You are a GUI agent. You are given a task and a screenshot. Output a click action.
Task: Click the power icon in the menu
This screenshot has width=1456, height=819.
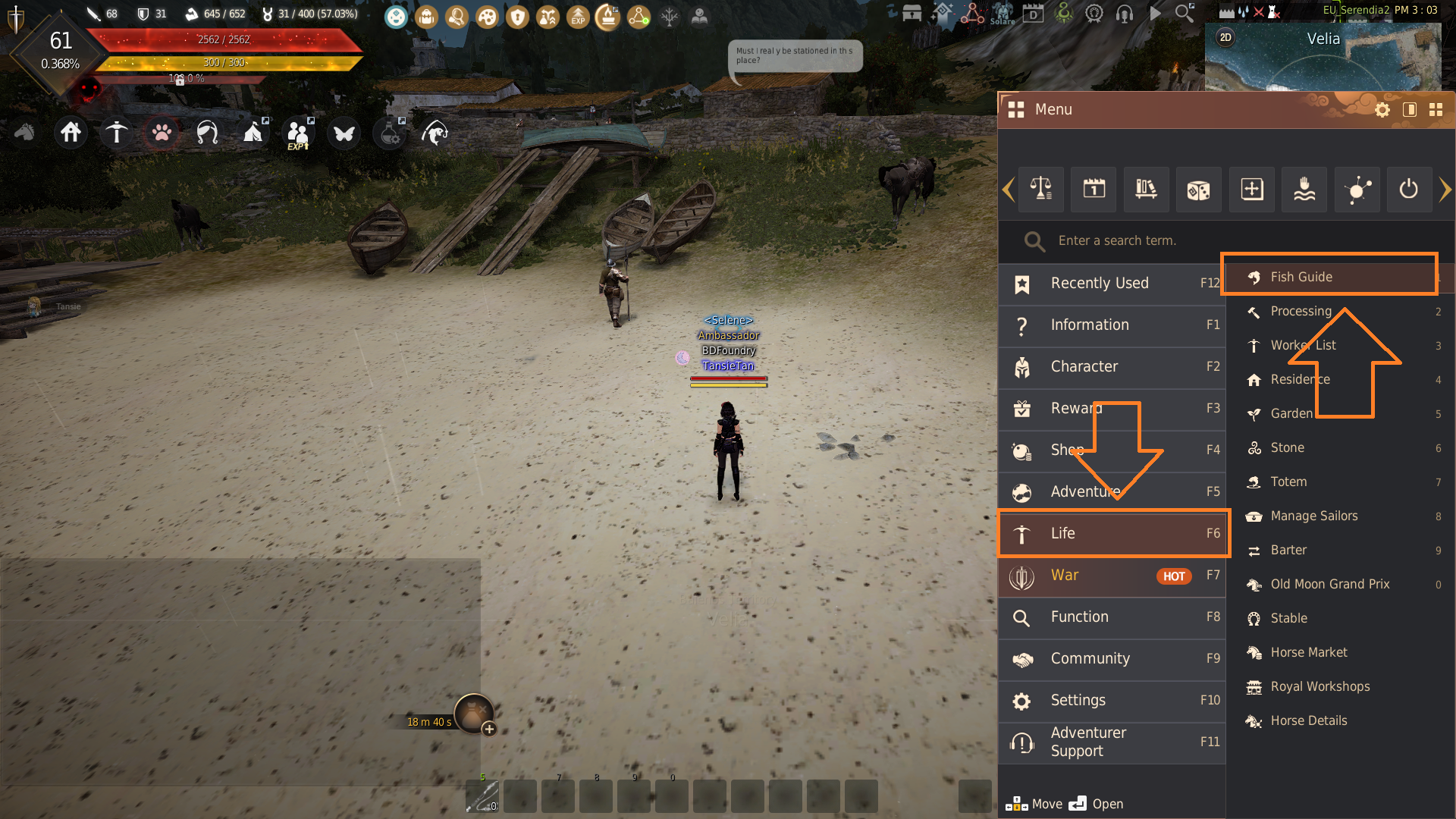[x=1409, y=189]
